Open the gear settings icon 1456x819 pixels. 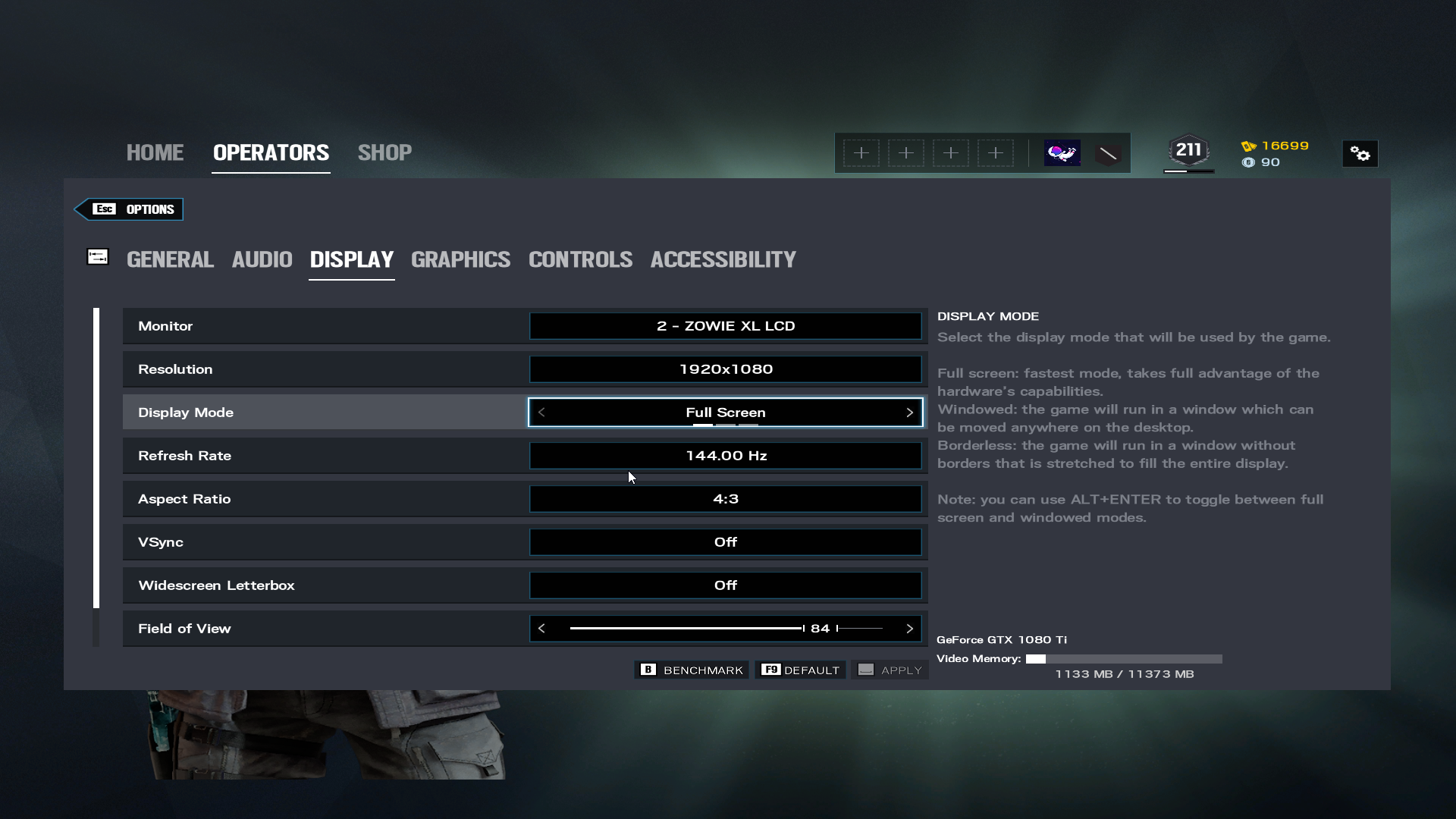coord(1360,154)
